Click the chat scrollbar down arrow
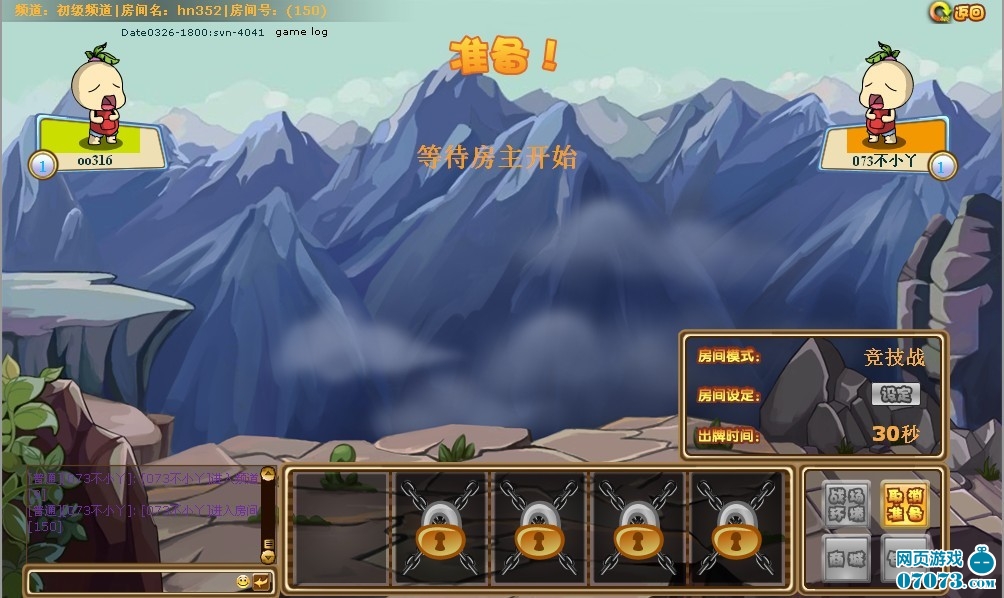Viewport: 1004px width, 598px height. (267, 556)
